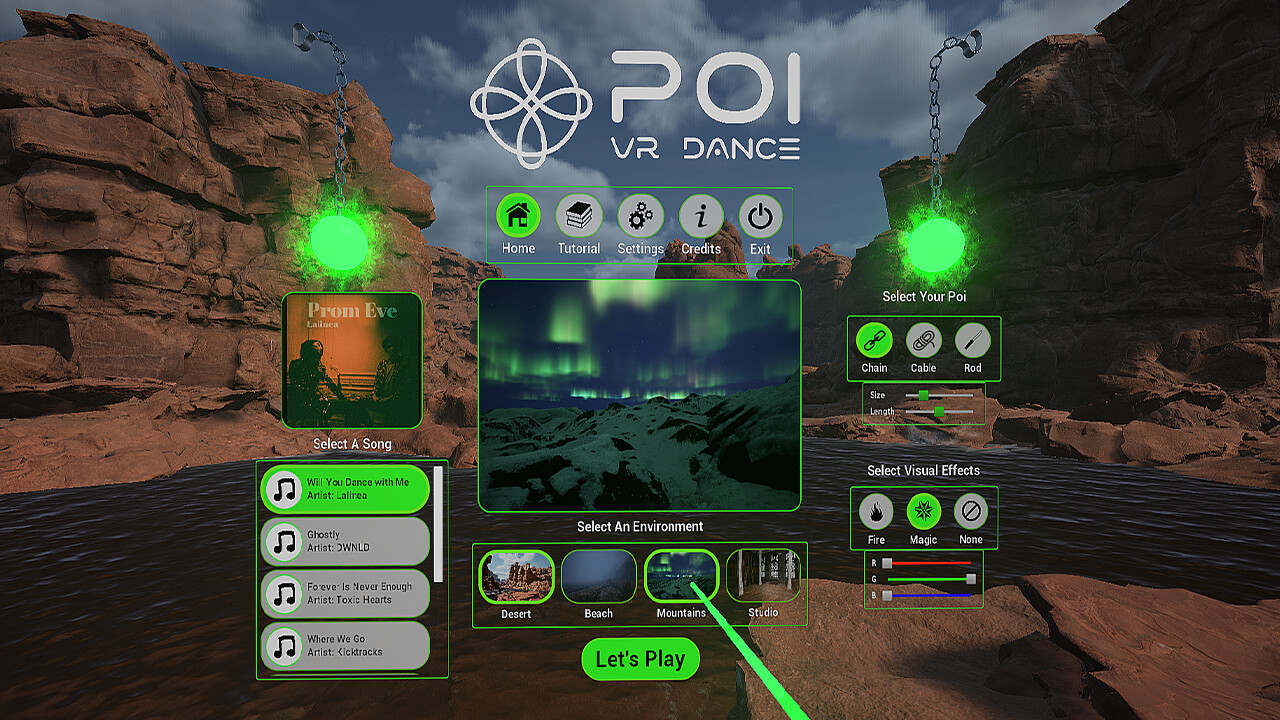
Task: Click the Exit power icon
Action: pos(761,214)
